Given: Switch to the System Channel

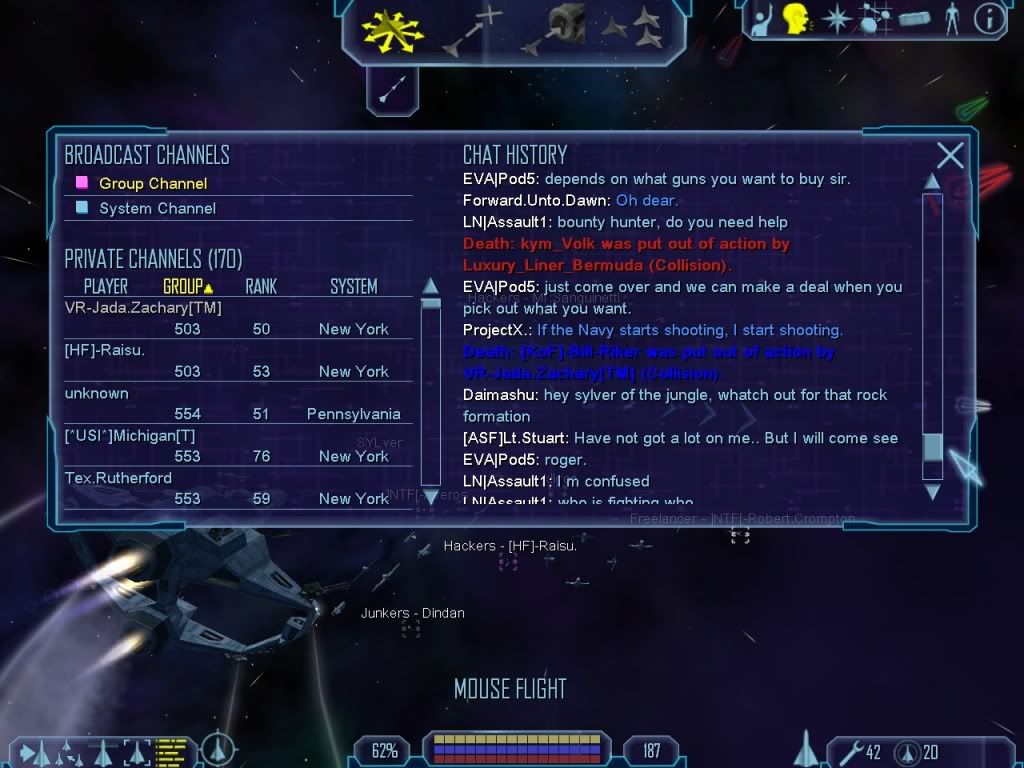Looking at the screenshot, I should tap(157, 208).
